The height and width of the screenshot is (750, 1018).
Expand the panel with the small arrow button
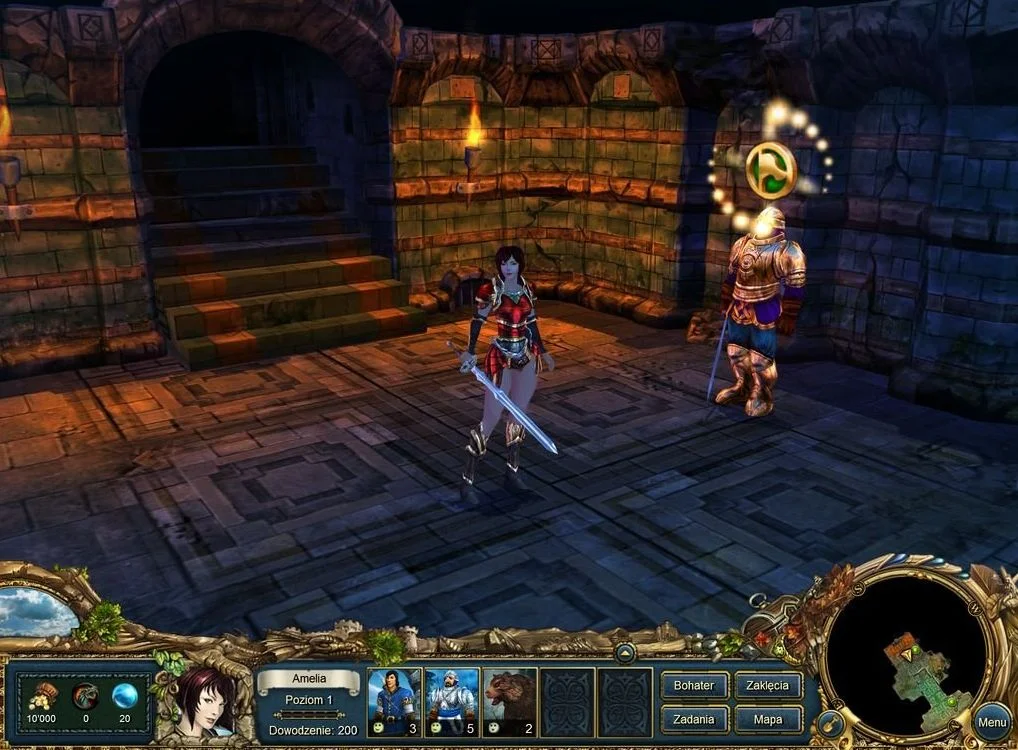pyautogui.click(x=625, y=653)
